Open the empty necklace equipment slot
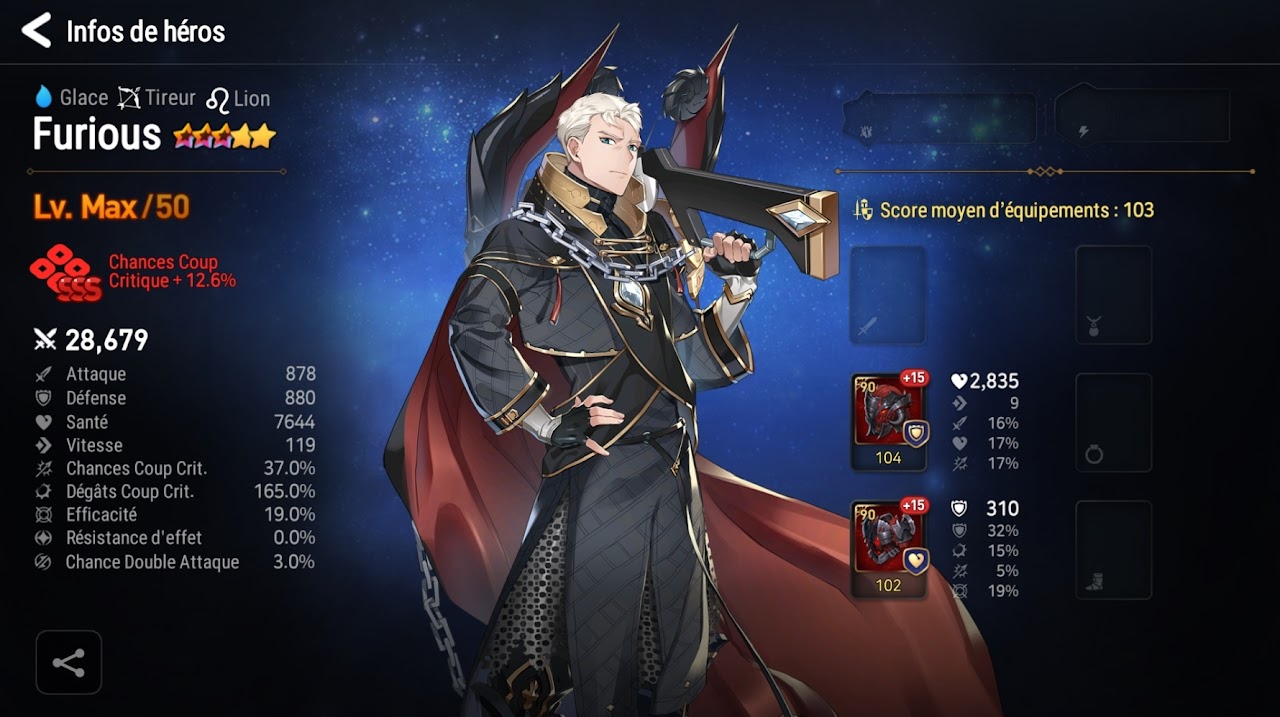This screenshot has height=717, width=1280. 1113,296
